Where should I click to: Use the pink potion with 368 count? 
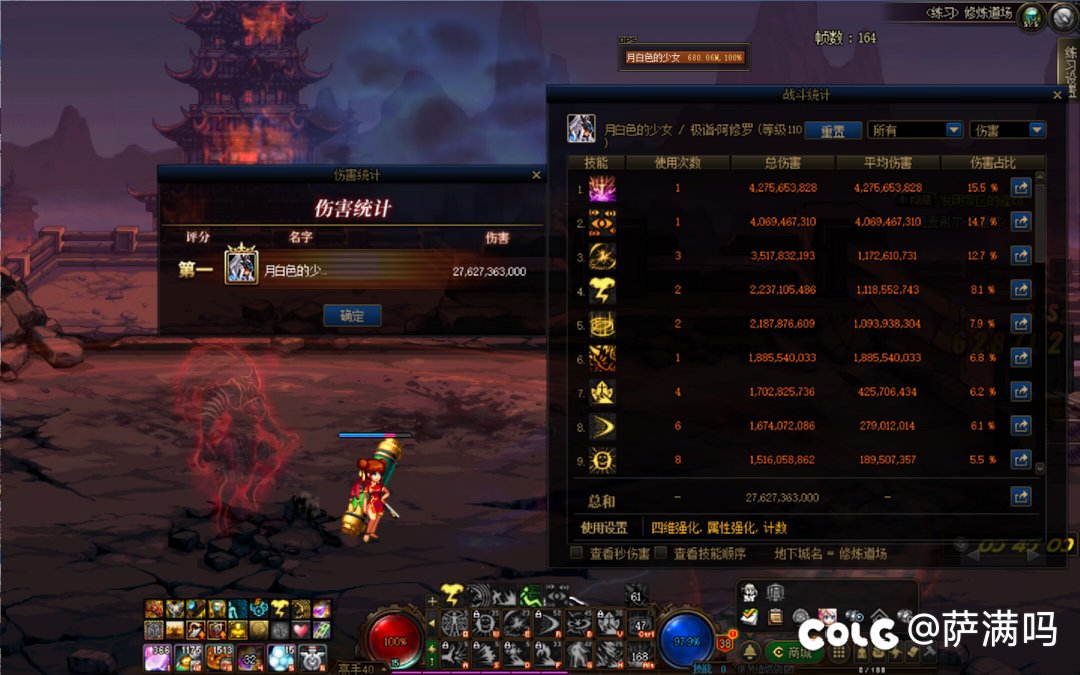(x=160, y=657)
